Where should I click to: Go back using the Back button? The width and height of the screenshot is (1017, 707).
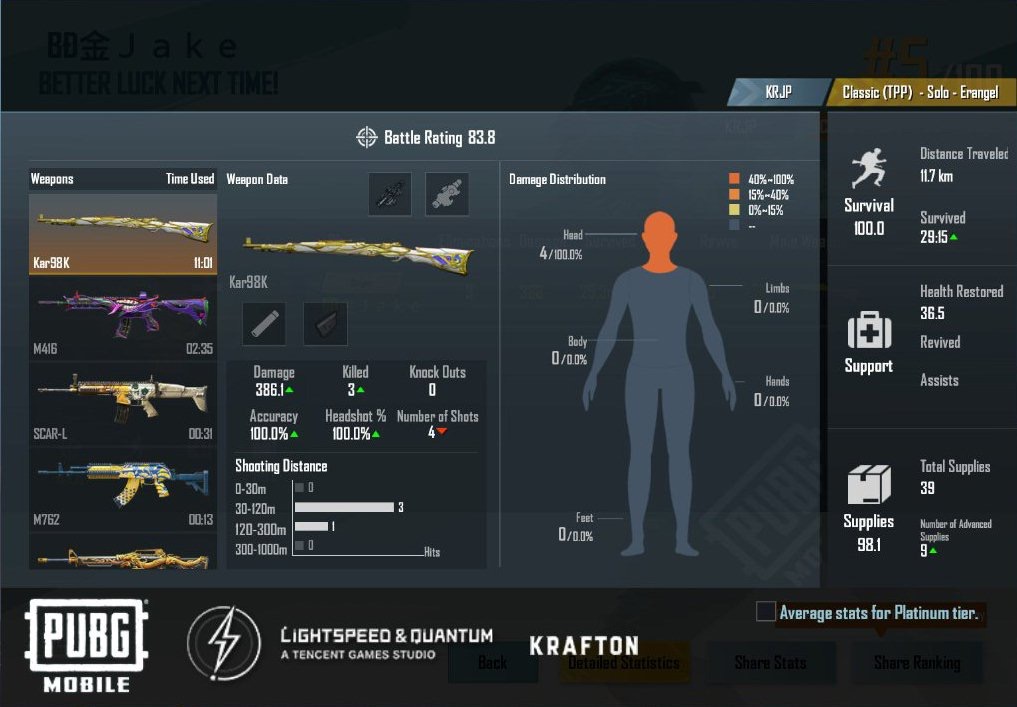[x=492, y=662]
